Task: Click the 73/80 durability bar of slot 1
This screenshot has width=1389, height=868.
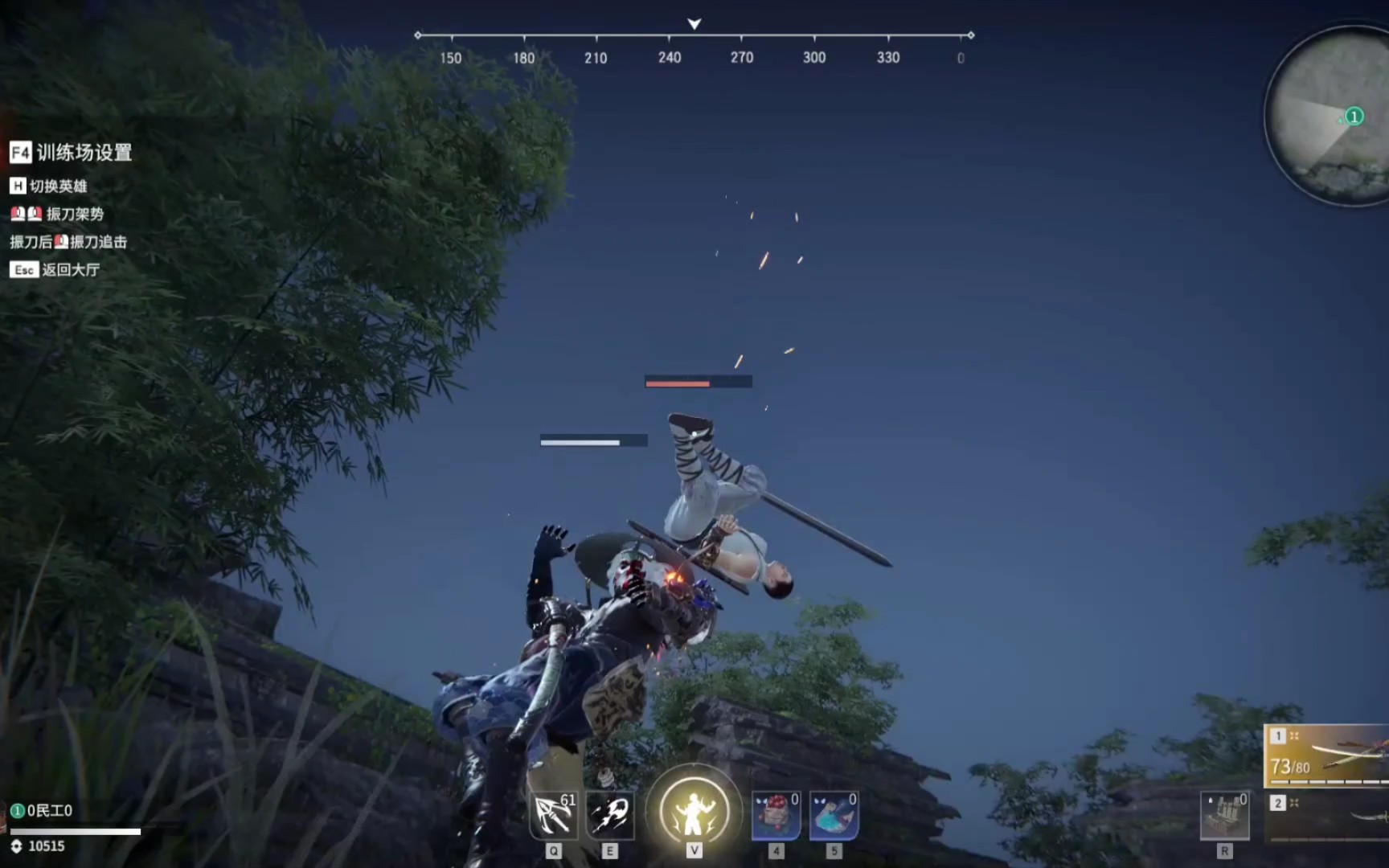Action: (1291, 766)
